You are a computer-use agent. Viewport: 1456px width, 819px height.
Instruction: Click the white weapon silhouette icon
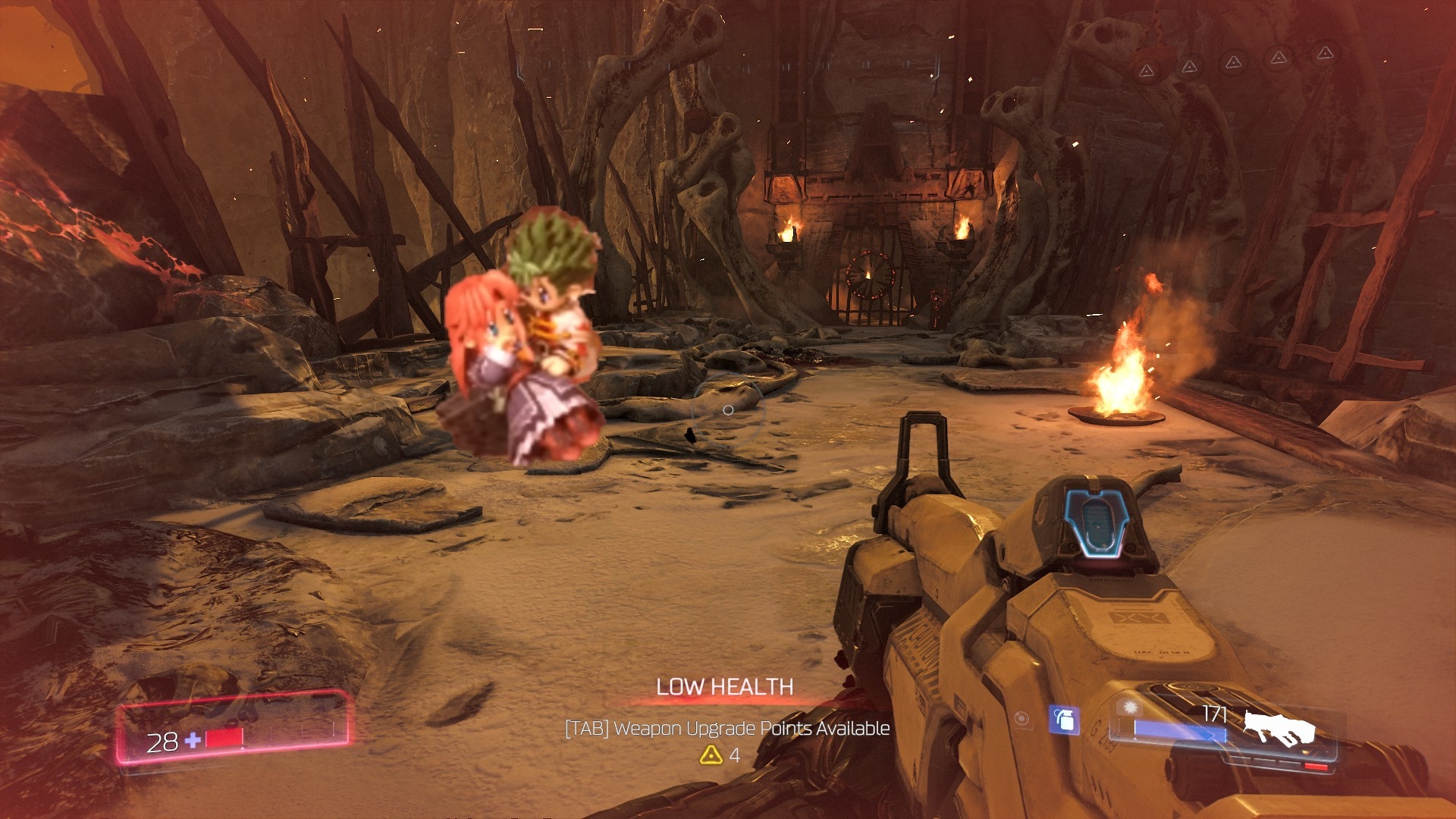[1279, 729]
